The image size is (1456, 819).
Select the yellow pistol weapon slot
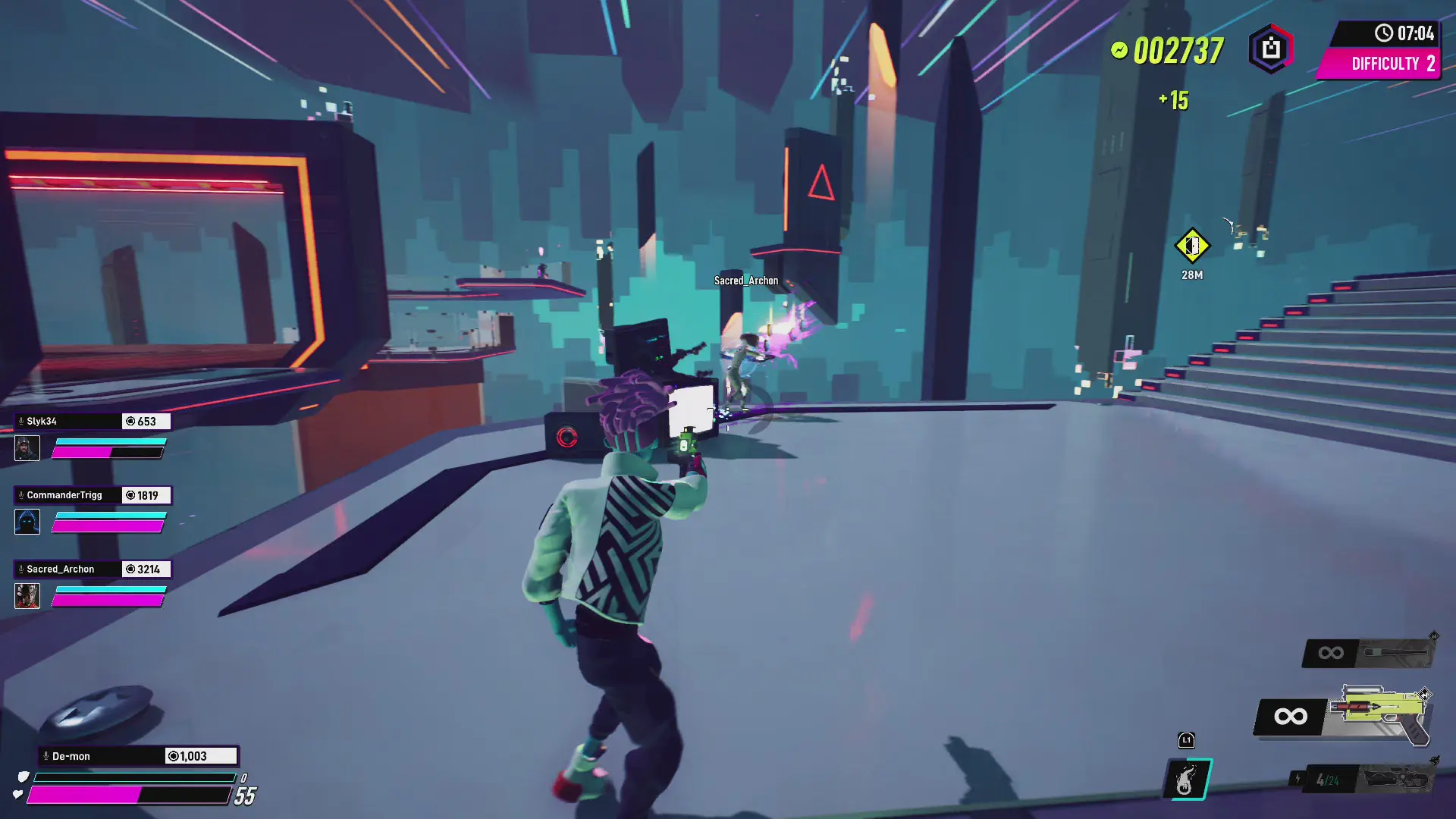coord(1380,714)
